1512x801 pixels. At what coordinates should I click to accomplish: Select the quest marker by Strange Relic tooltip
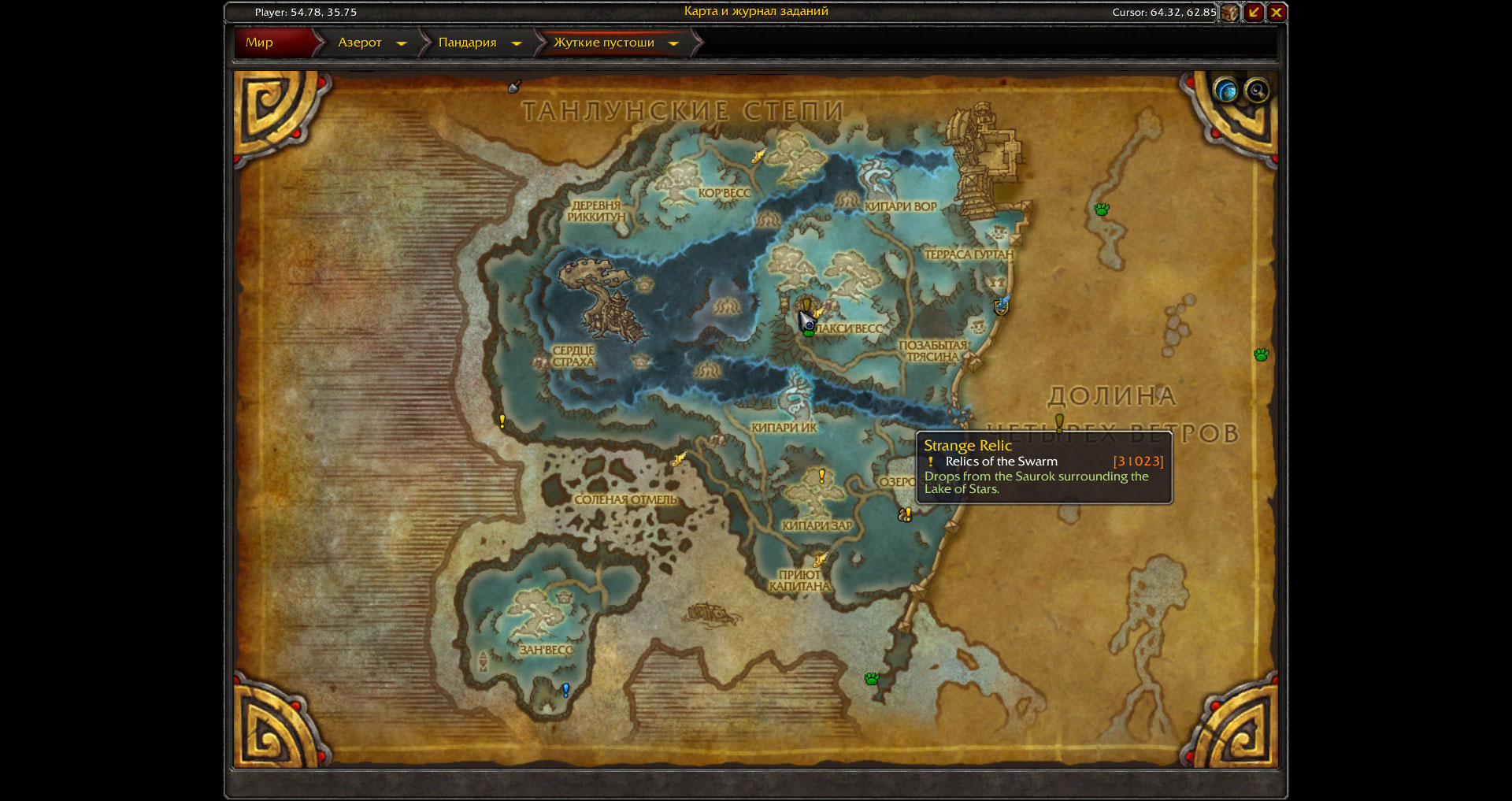906,514
